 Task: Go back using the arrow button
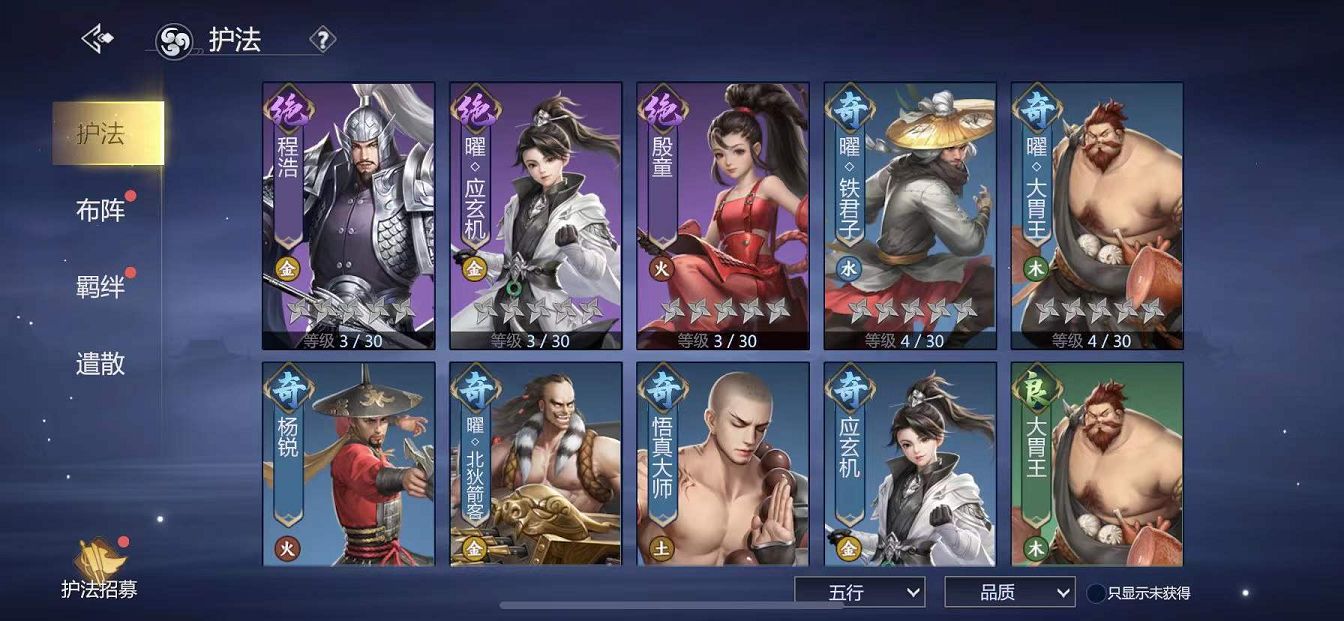point(97,39)
